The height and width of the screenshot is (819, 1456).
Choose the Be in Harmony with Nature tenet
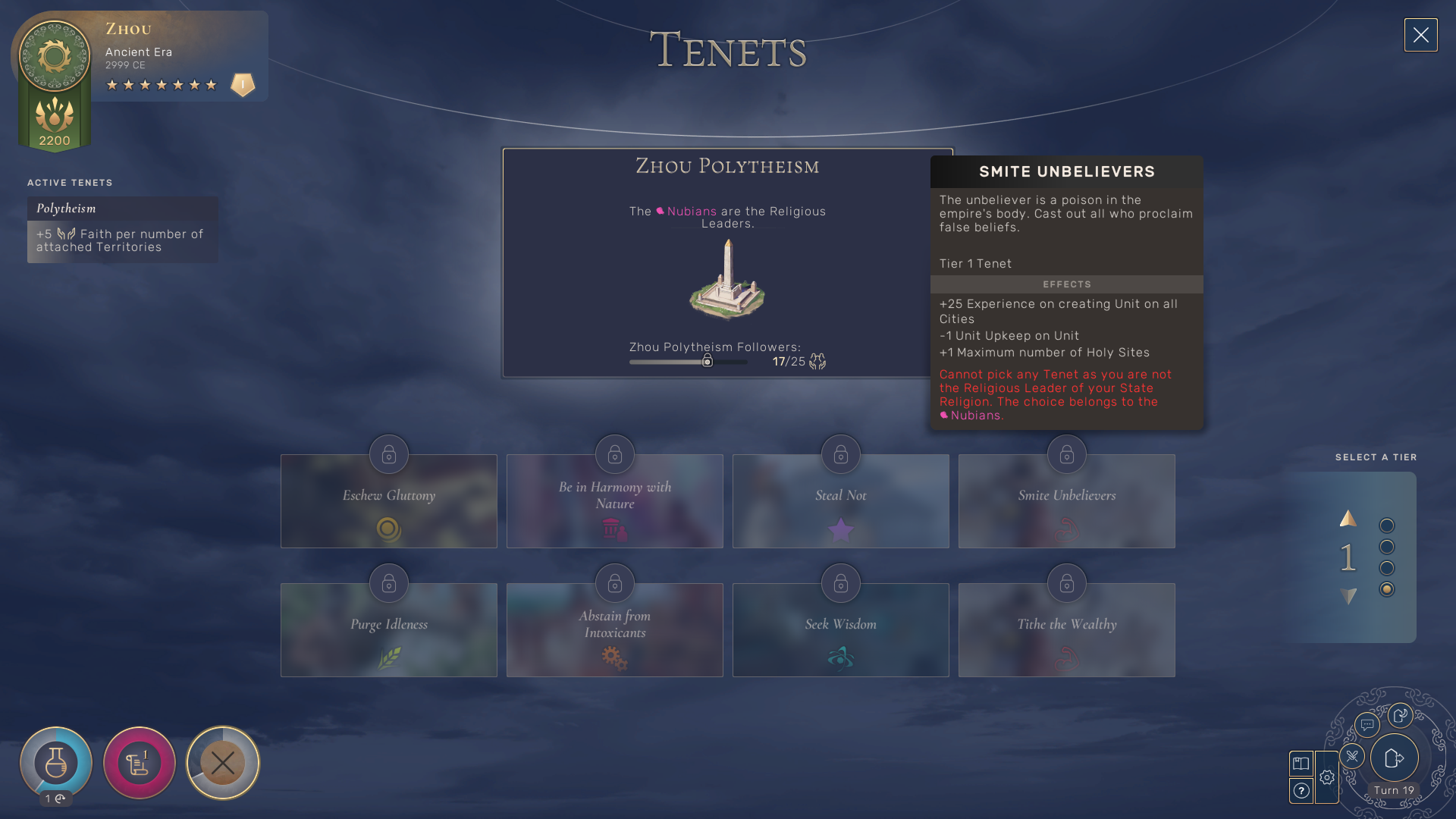pyautogui.click(x=614, y=500)
